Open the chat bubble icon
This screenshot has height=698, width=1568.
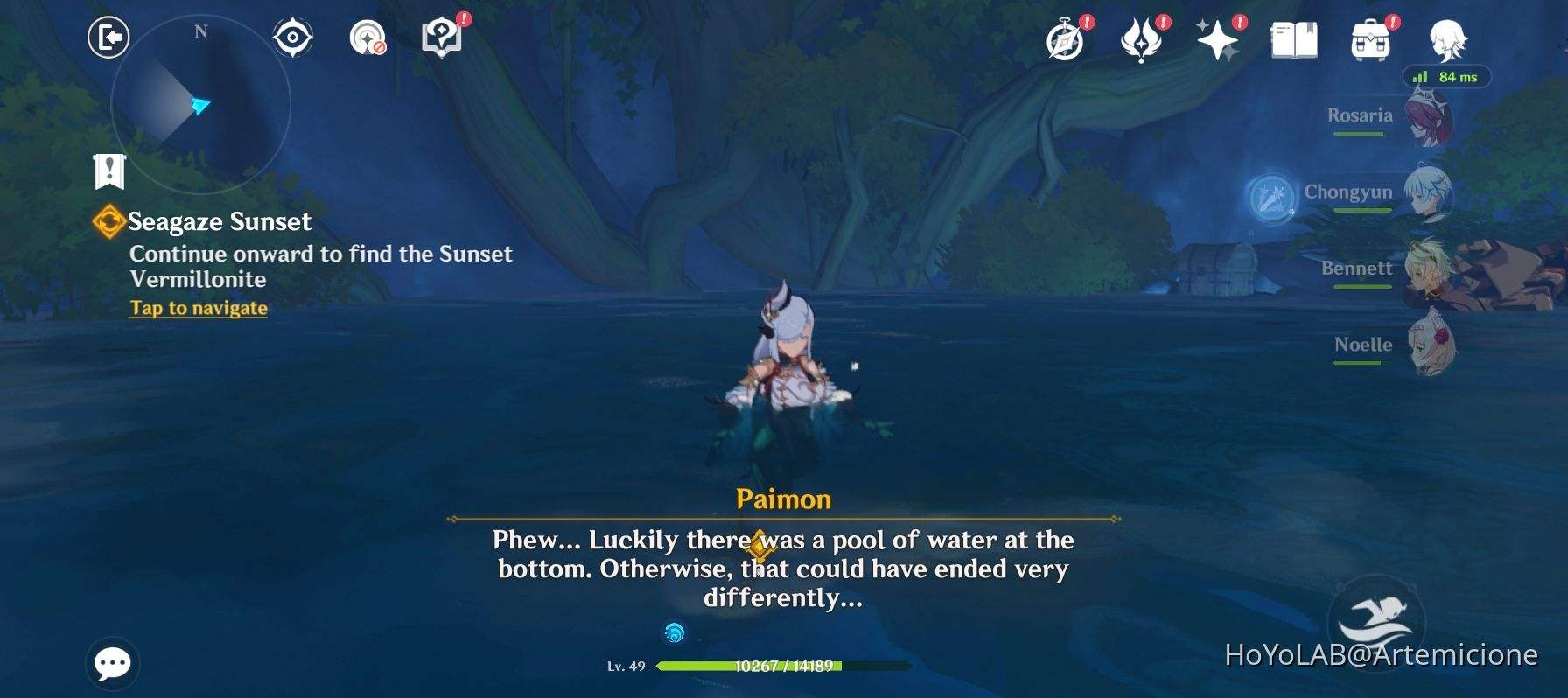pyautogui.click(x=114, y=664)
